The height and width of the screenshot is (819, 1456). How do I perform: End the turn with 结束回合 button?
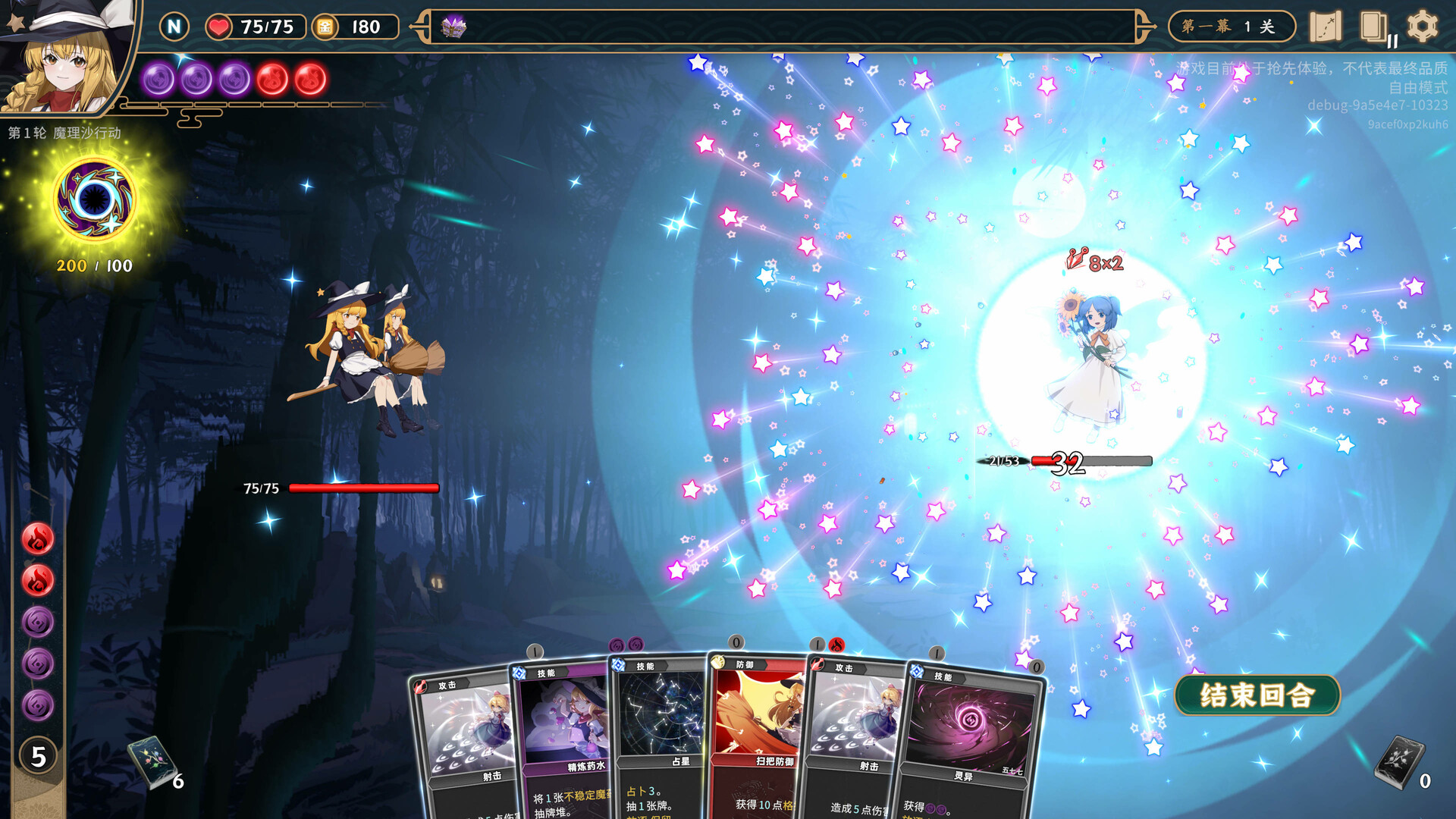coord(1257,695)
